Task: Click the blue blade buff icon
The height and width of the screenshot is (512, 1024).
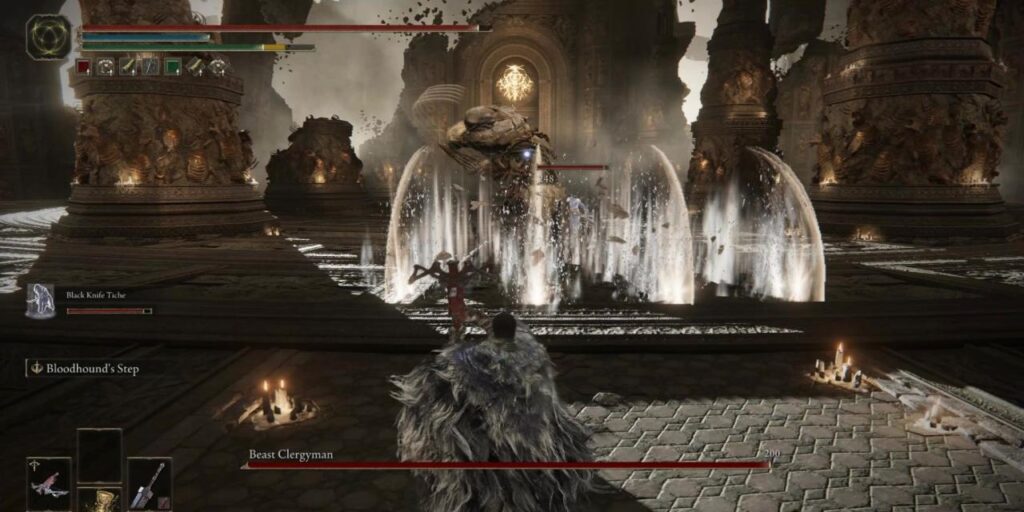Action: (150, 67)
